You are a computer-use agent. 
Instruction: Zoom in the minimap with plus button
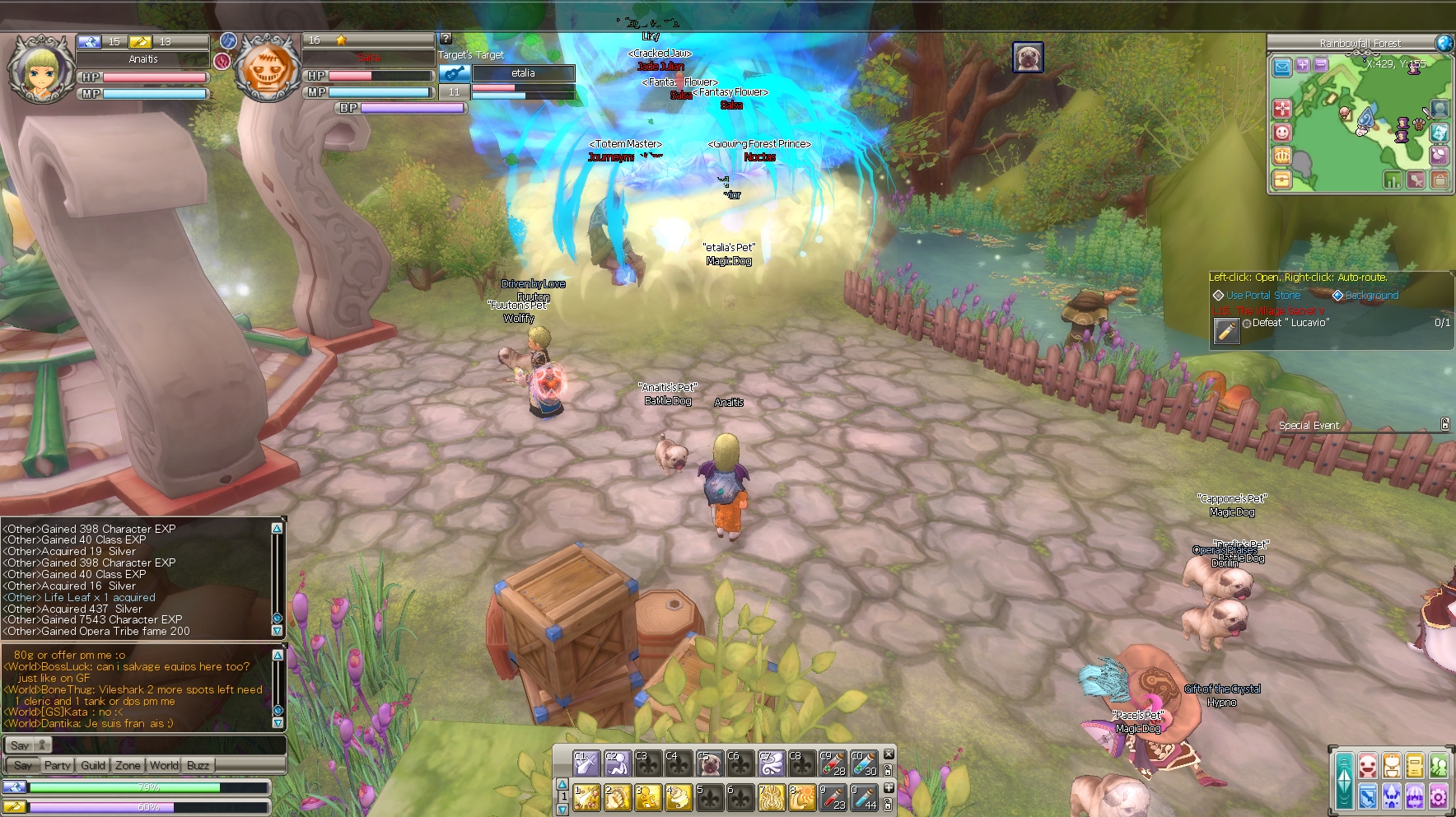pyautogui.click(x=1303, y=65)
